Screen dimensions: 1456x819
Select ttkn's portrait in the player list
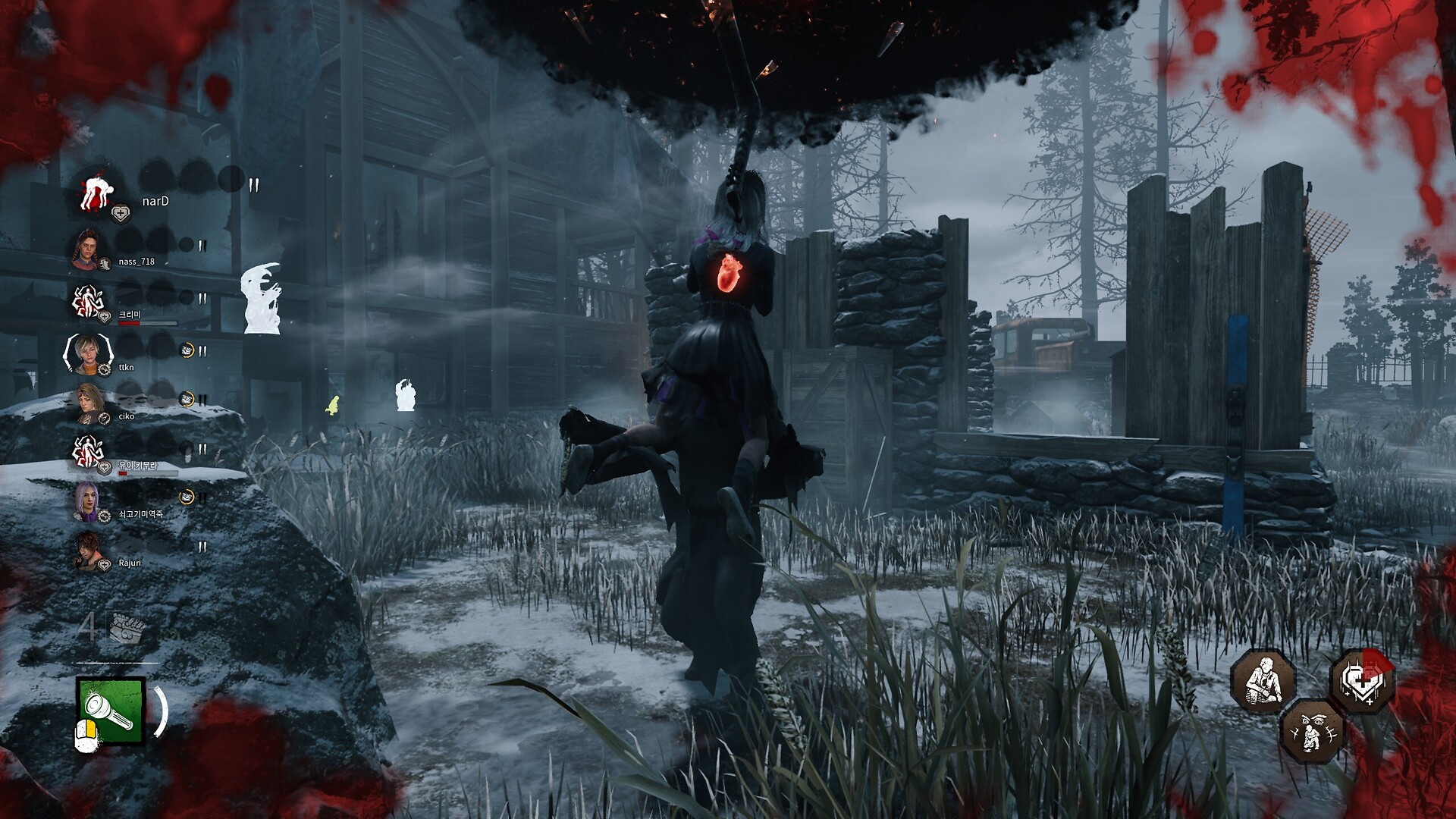[88, 352]
